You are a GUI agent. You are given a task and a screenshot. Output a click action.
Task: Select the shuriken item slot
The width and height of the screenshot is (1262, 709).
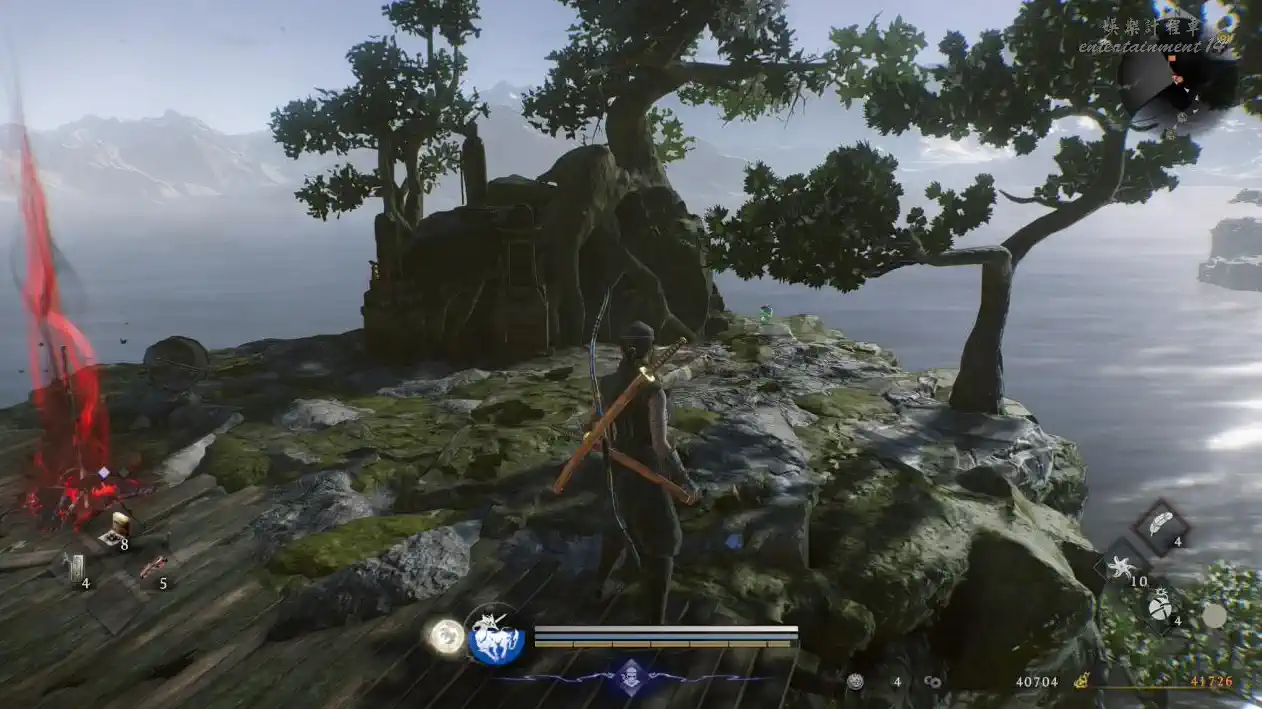pos(1122,567)
